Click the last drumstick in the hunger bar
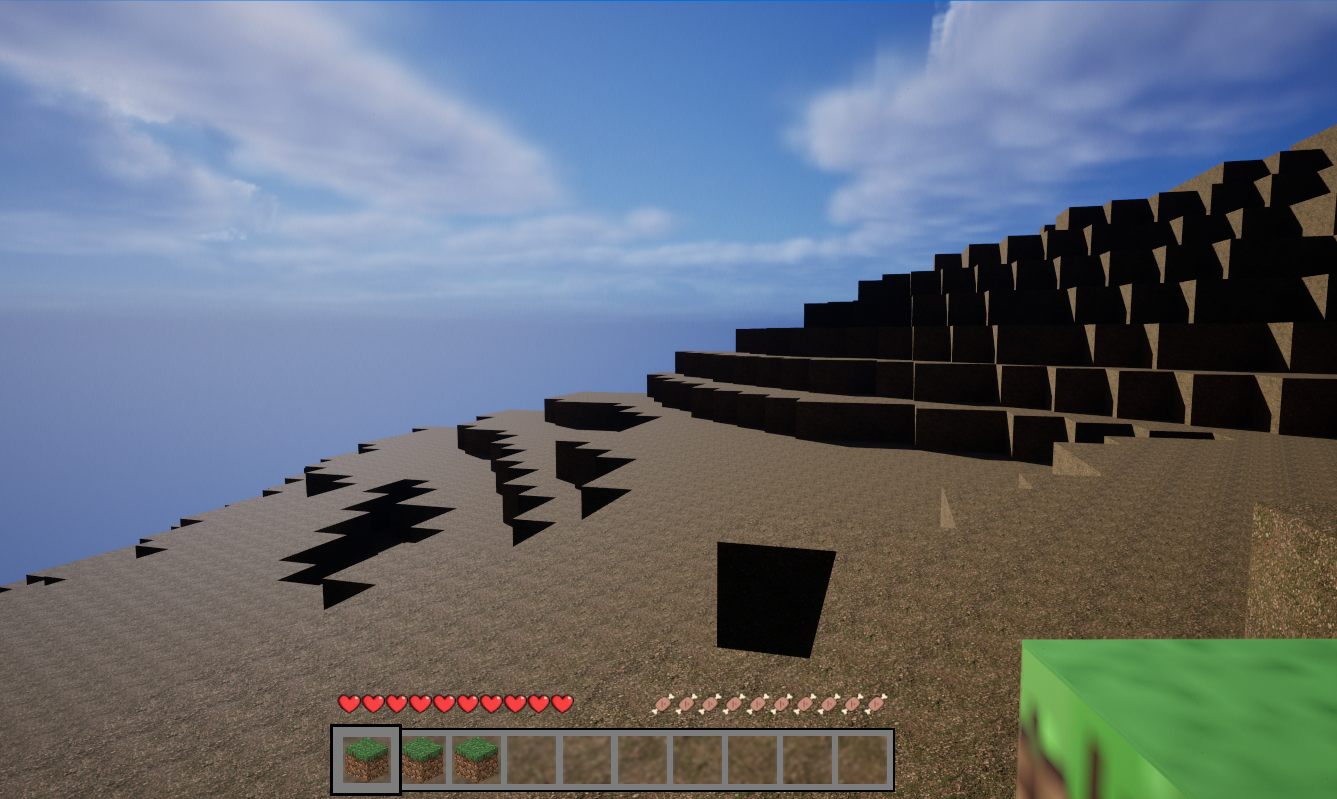Screen dimensions: 1337x799 878,705
